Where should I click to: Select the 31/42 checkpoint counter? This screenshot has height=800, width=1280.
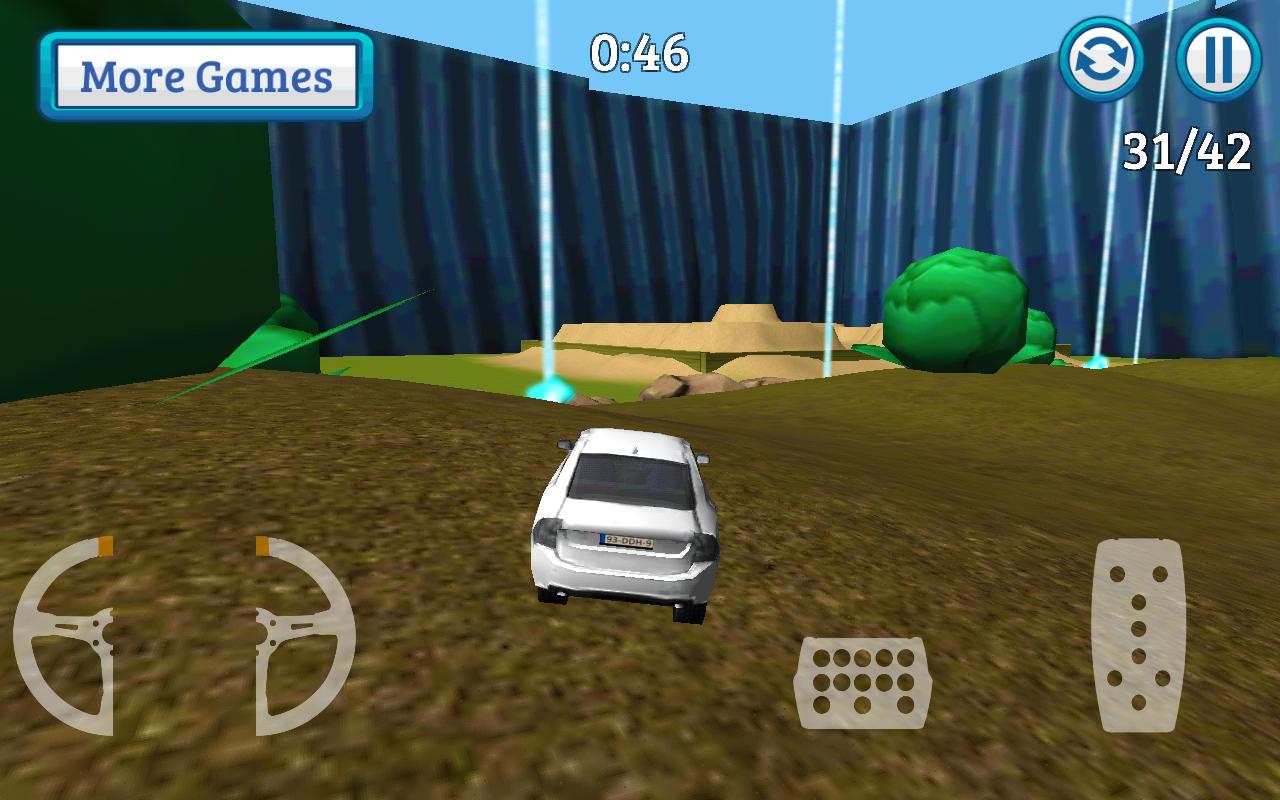[1188, 152]
